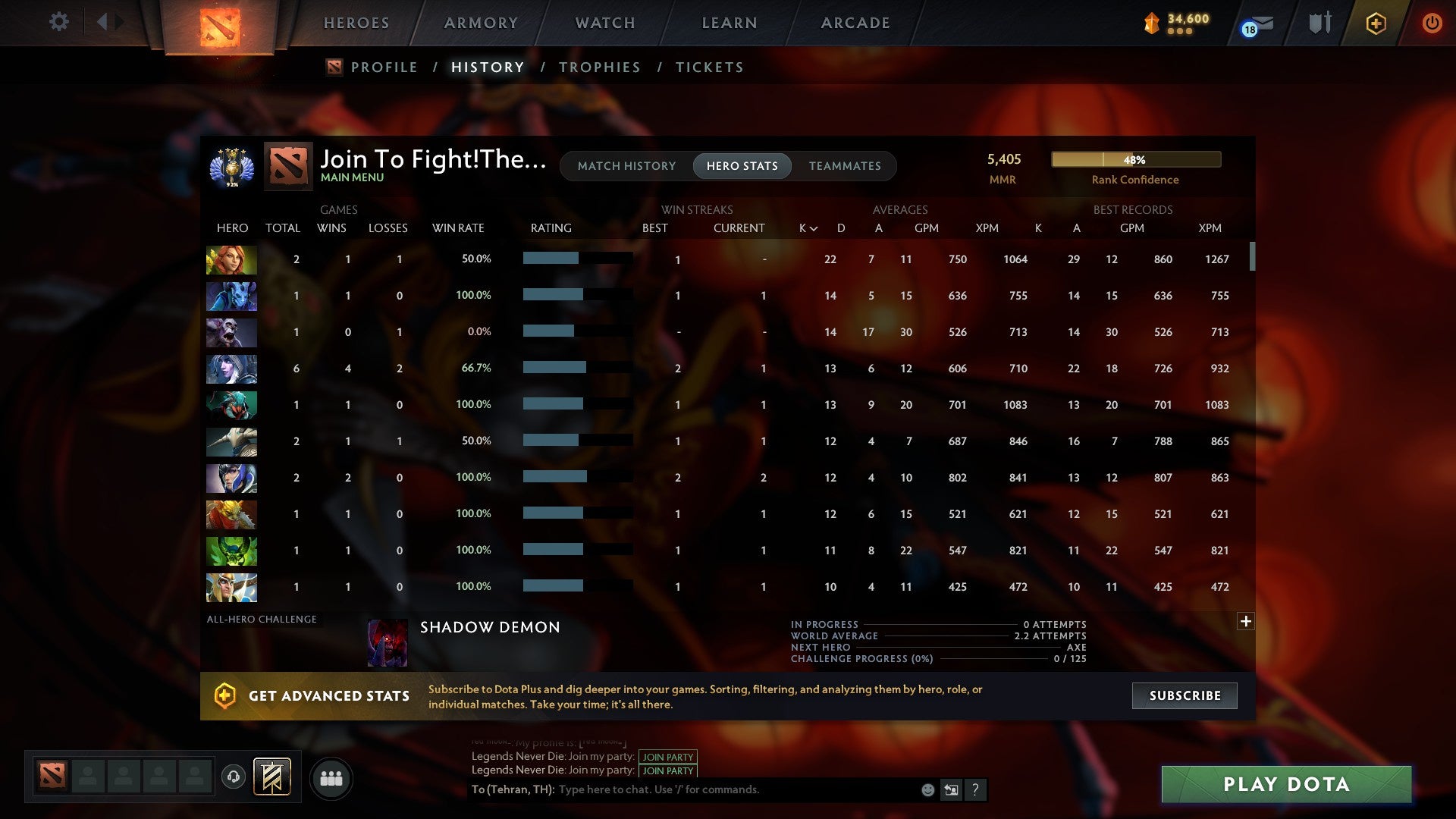
Task: Expand the All-Hero Challenge plus button
Action: pos(1246,621)
